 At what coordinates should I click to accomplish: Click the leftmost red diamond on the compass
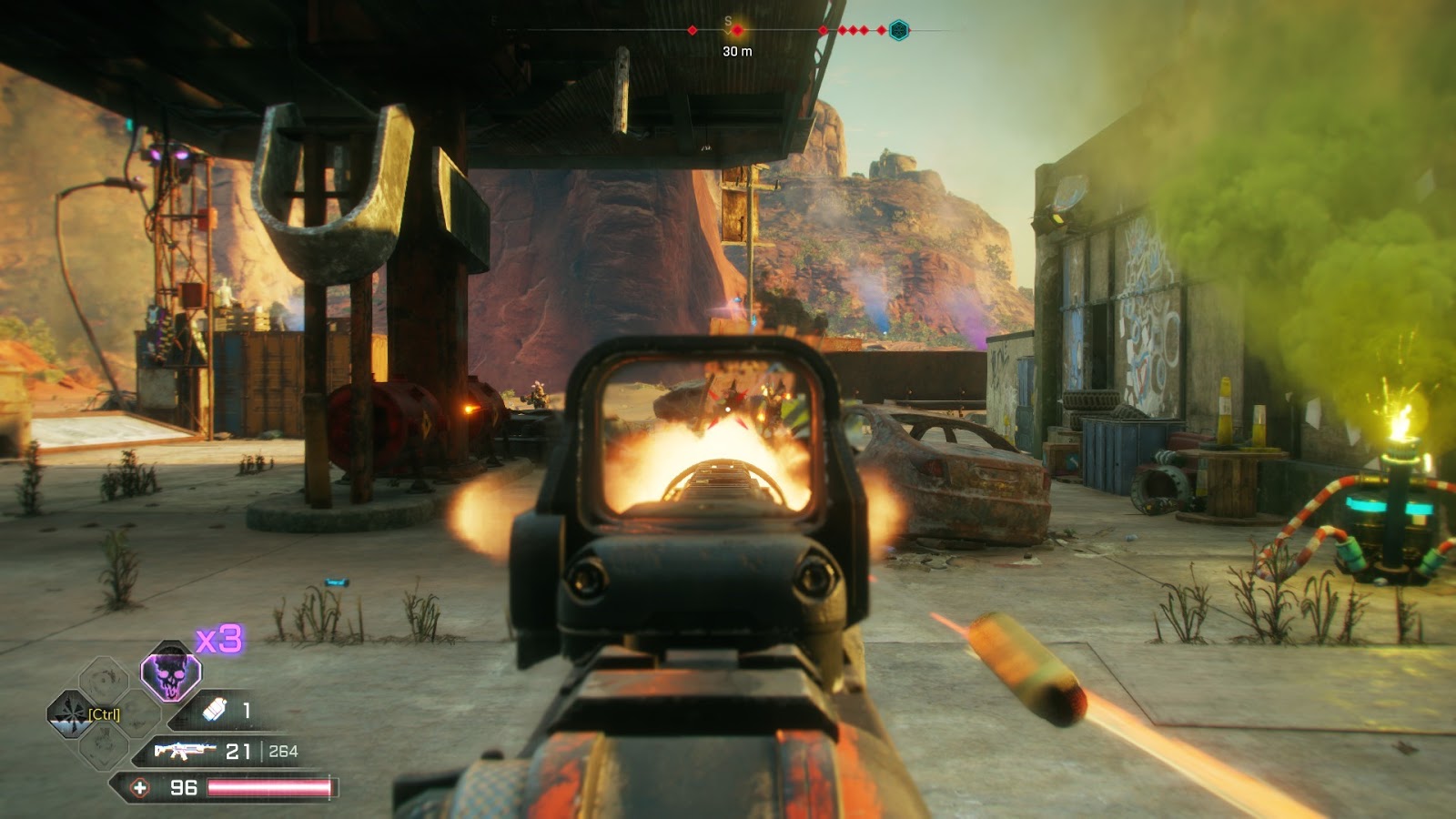click(693, 30)
